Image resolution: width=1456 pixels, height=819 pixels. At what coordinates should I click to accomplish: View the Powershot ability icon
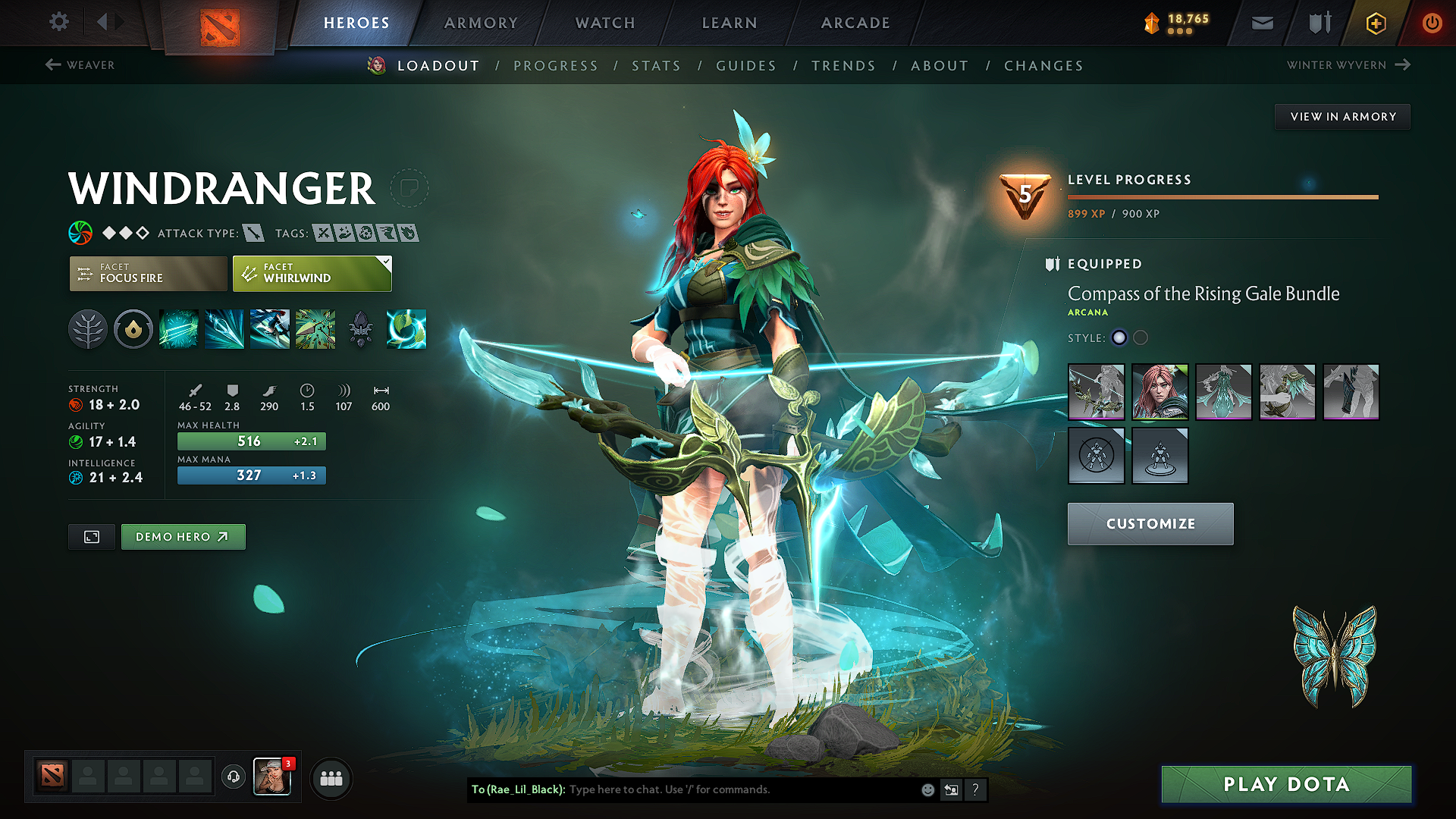pos(224,329)
